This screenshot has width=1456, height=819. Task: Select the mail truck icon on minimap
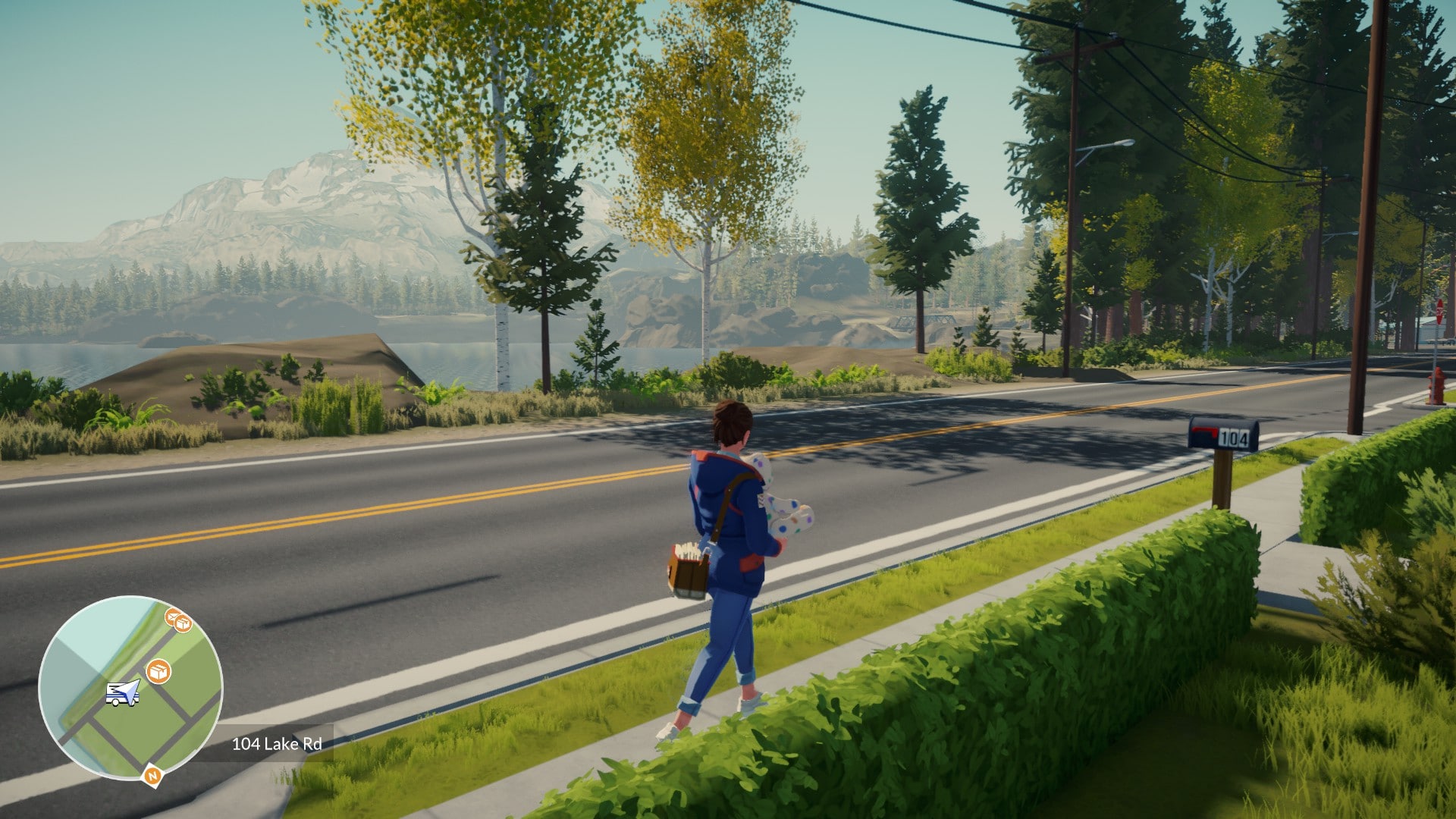(x=121, y=693)
